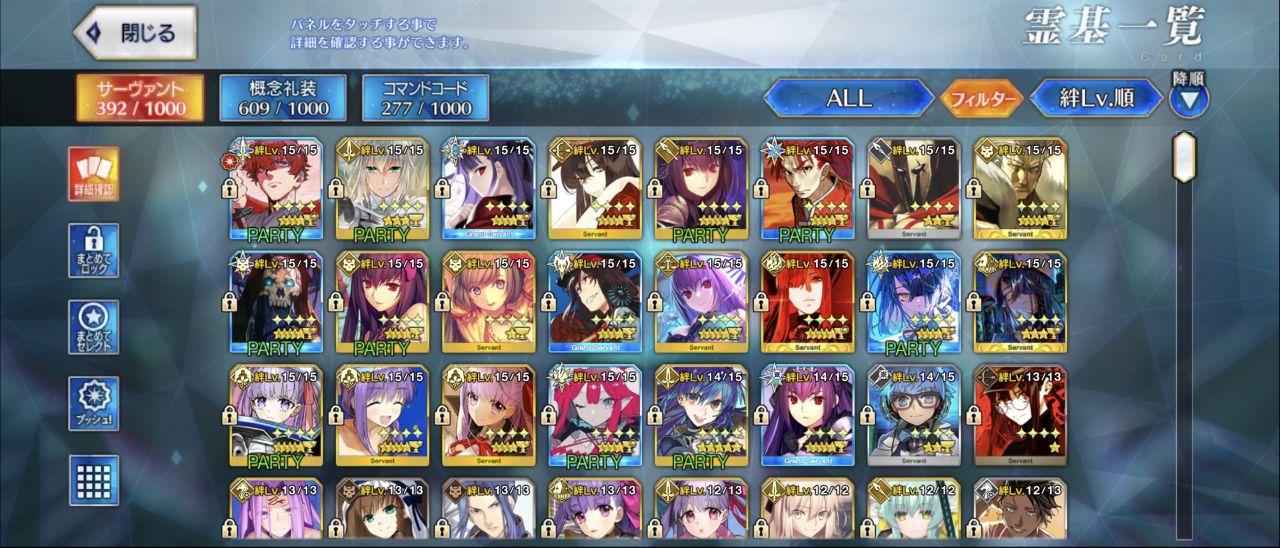Image resolution: width=1280 pixels, height=548 pixels.
Task: Activate the 詳細確認 detail check button
Action: 93,174
